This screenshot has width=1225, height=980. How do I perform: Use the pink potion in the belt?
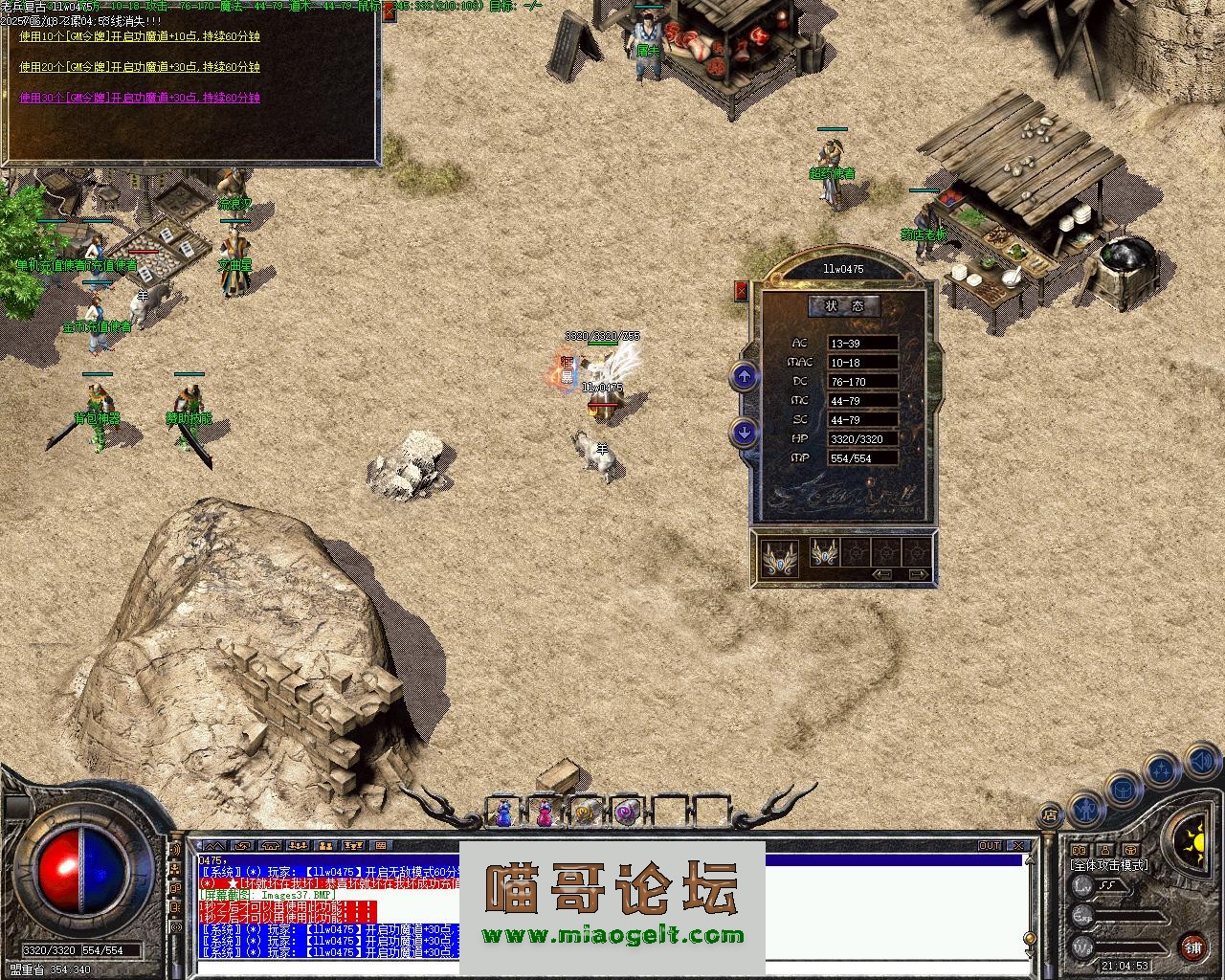pos(545,813)
